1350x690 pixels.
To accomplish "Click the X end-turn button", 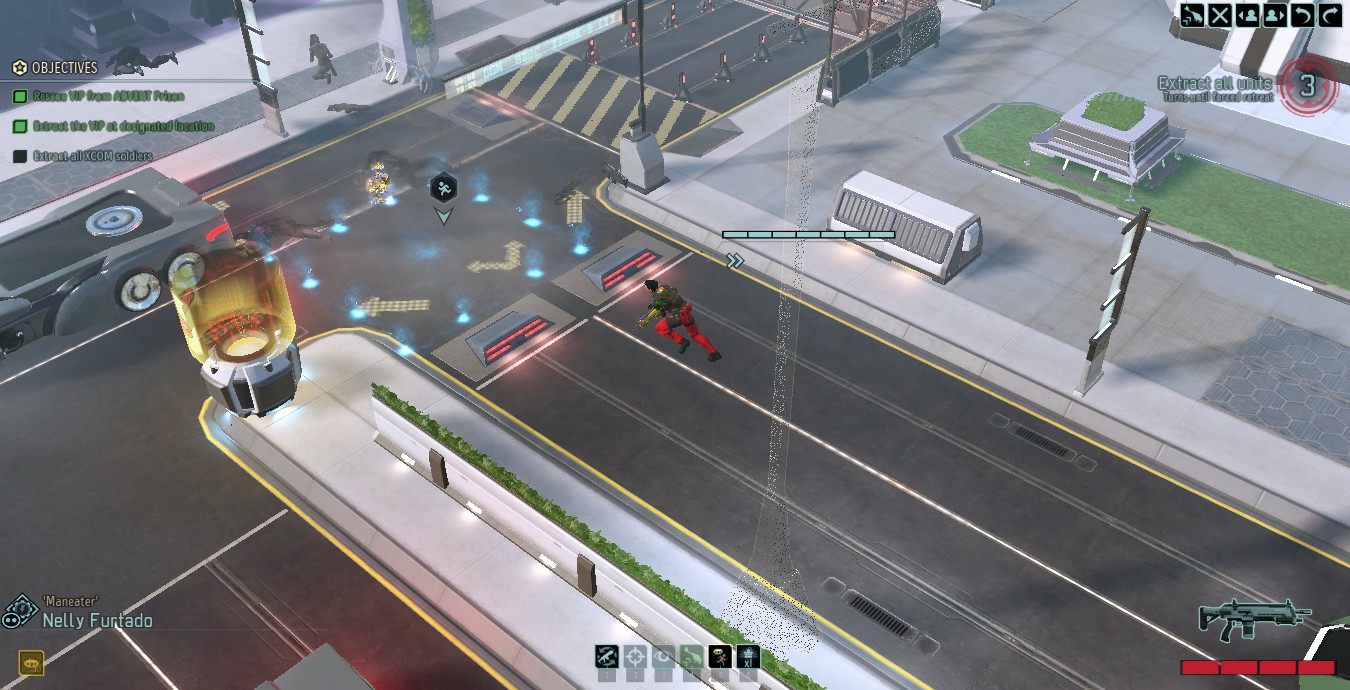I will click(1220, 14).
